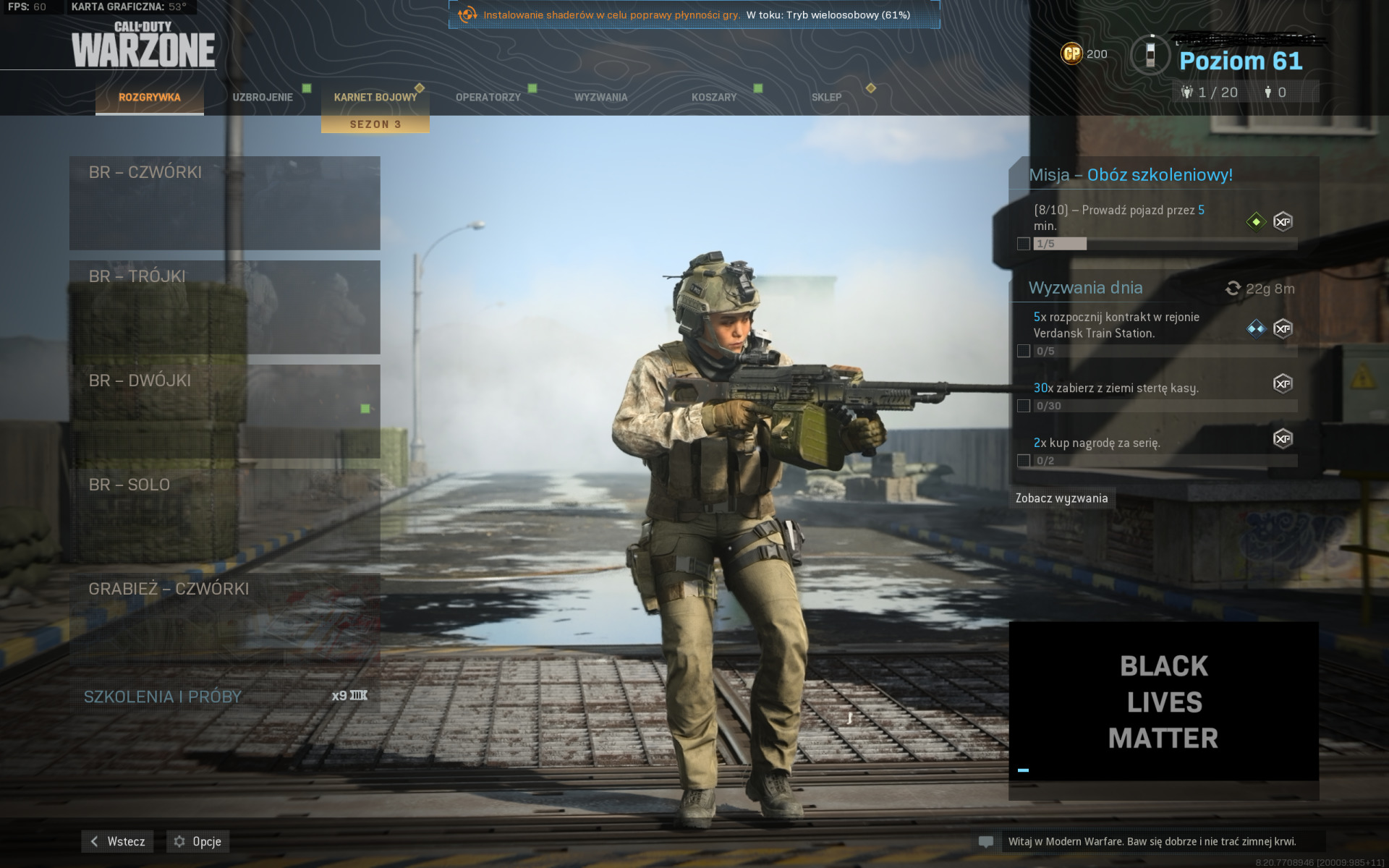The height and width of the screenshot is (868, 1389).
Task: Choose the BR – Czwórki mode
Action: 224,203
